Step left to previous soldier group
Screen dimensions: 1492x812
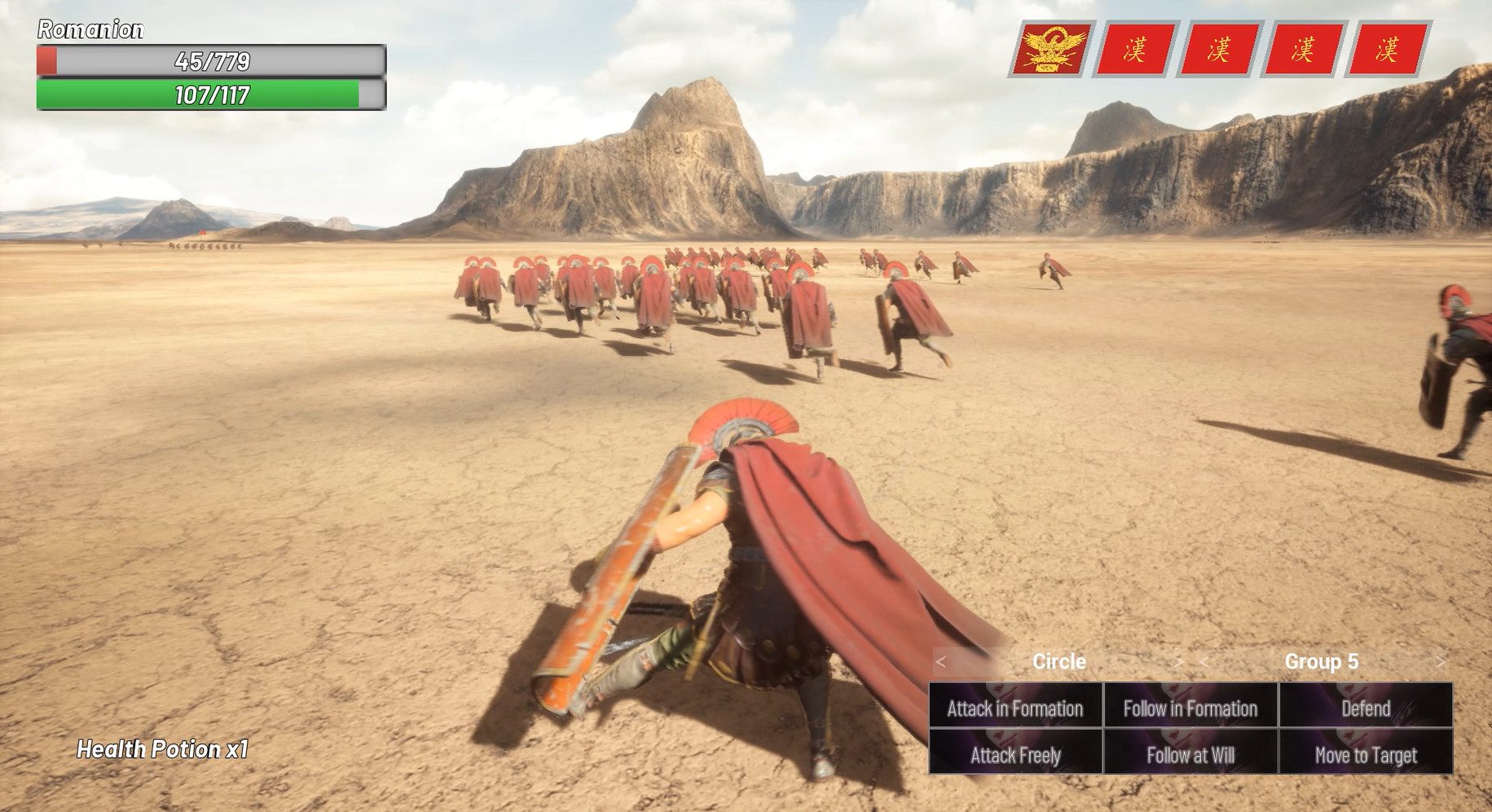coord(1204,662)
